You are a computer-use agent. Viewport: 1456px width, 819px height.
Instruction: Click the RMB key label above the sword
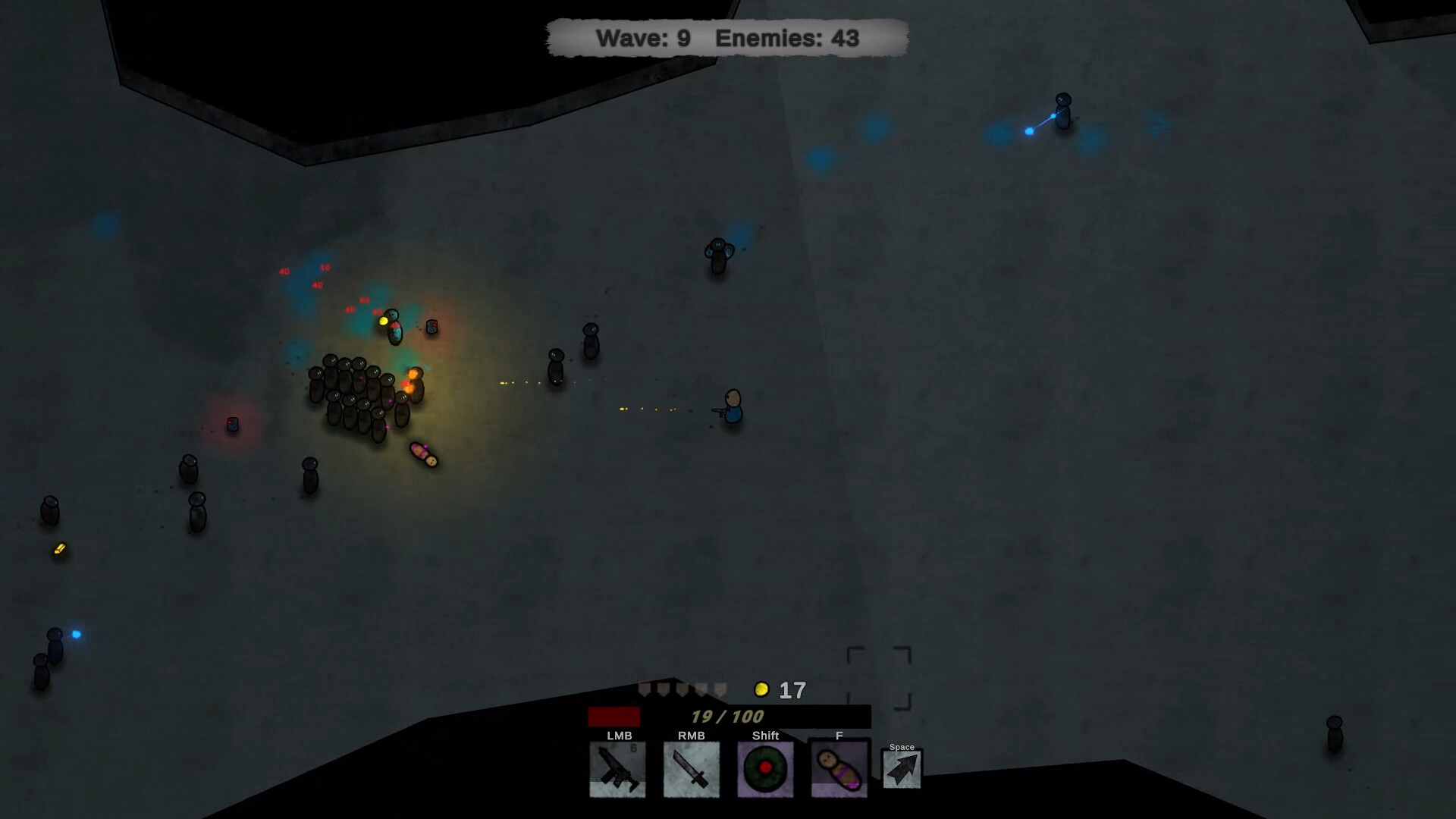(692, 735)
